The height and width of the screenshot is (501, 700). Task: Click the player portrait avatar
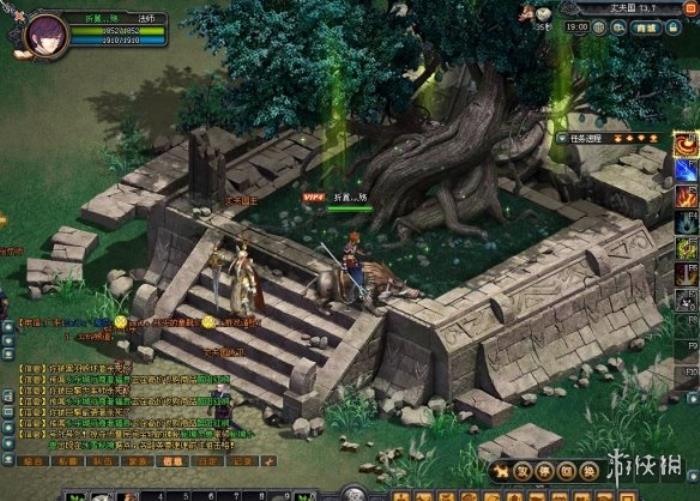coord(46,33)
